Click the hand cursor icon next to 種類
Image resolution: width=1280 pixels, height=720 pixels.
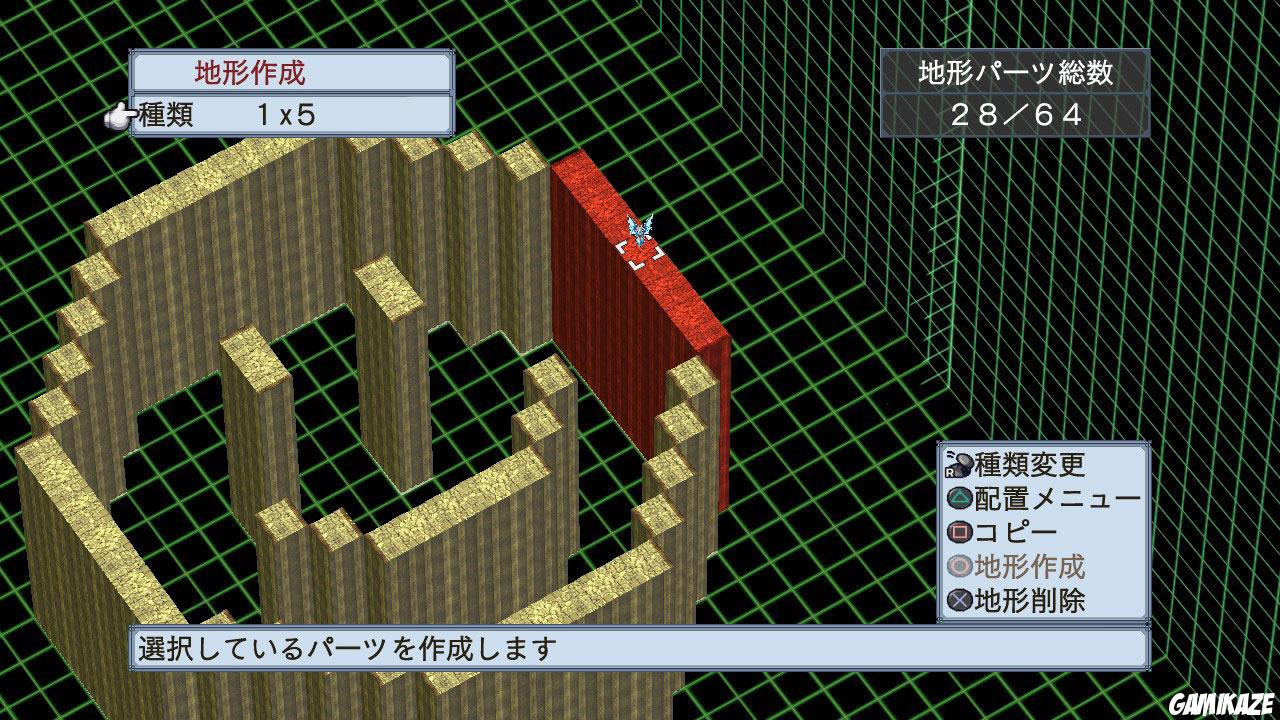119,116
